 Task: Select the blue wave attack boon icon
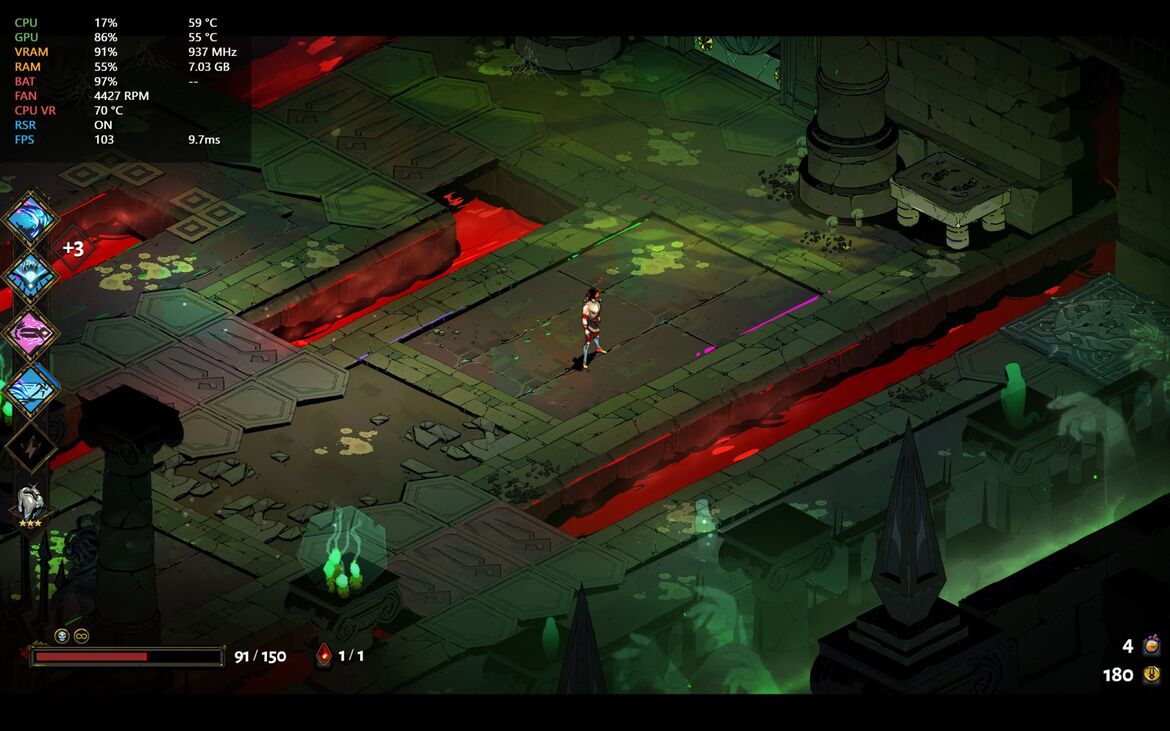coord(30,217)
